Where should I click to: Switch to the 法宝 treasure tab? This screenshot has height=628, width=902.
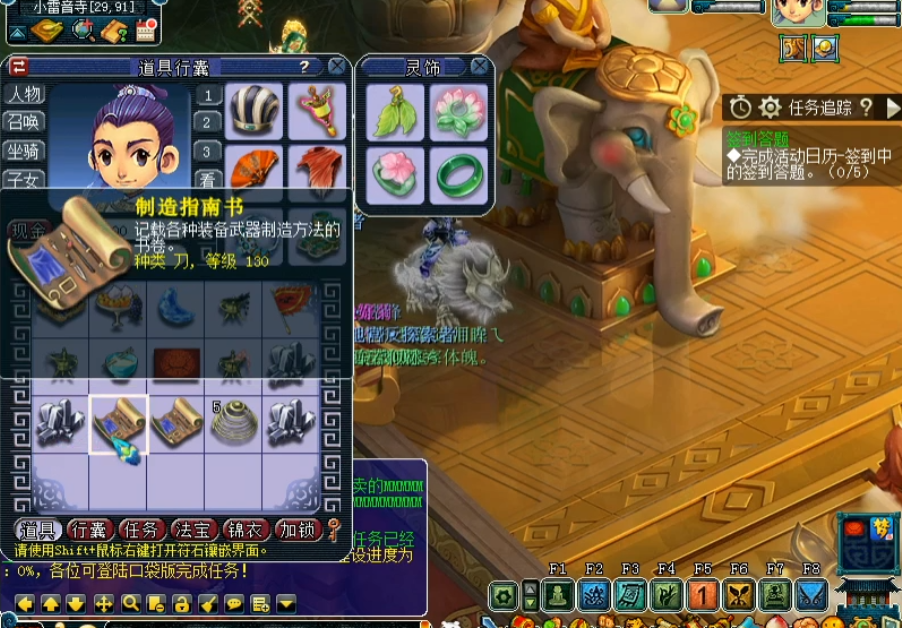pyautogui.click(x=194, y=530)
